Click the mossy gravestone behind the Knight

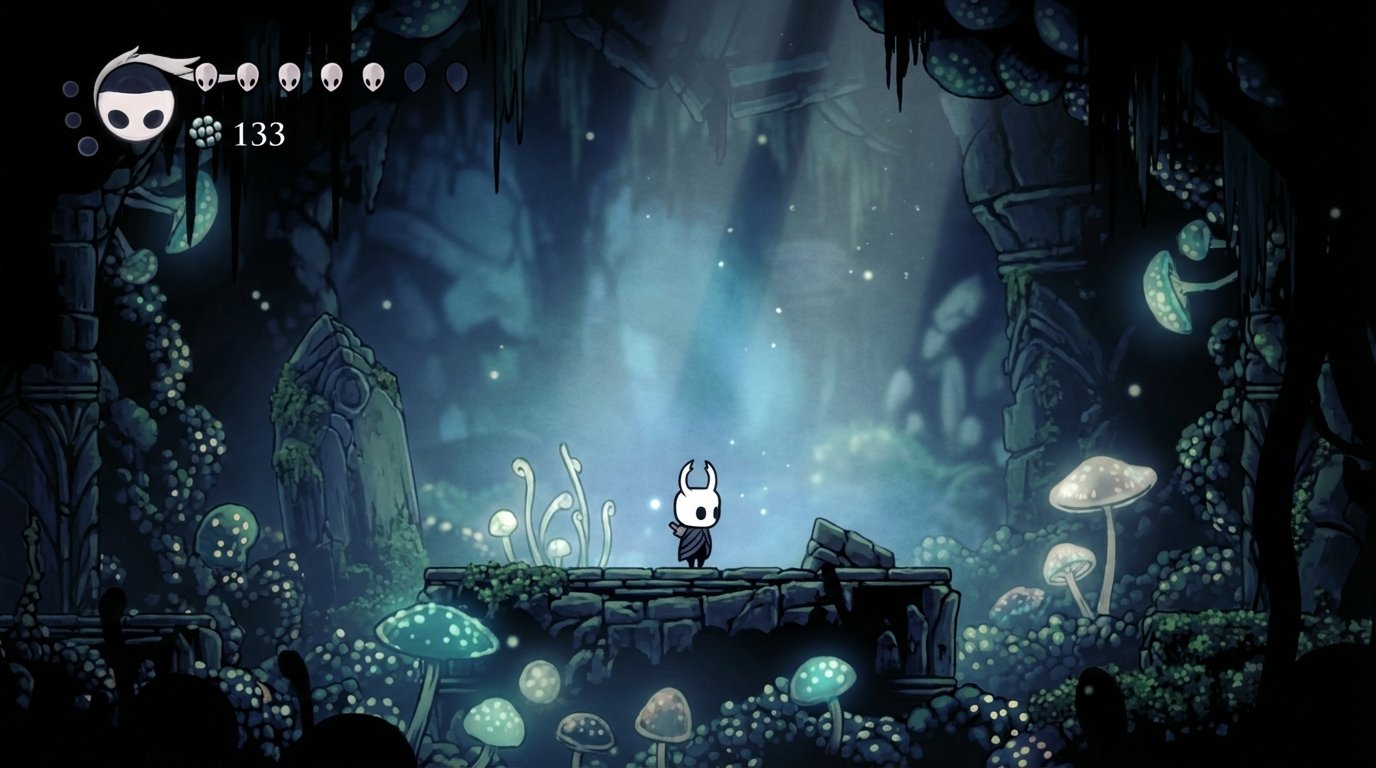pos(348,450)
